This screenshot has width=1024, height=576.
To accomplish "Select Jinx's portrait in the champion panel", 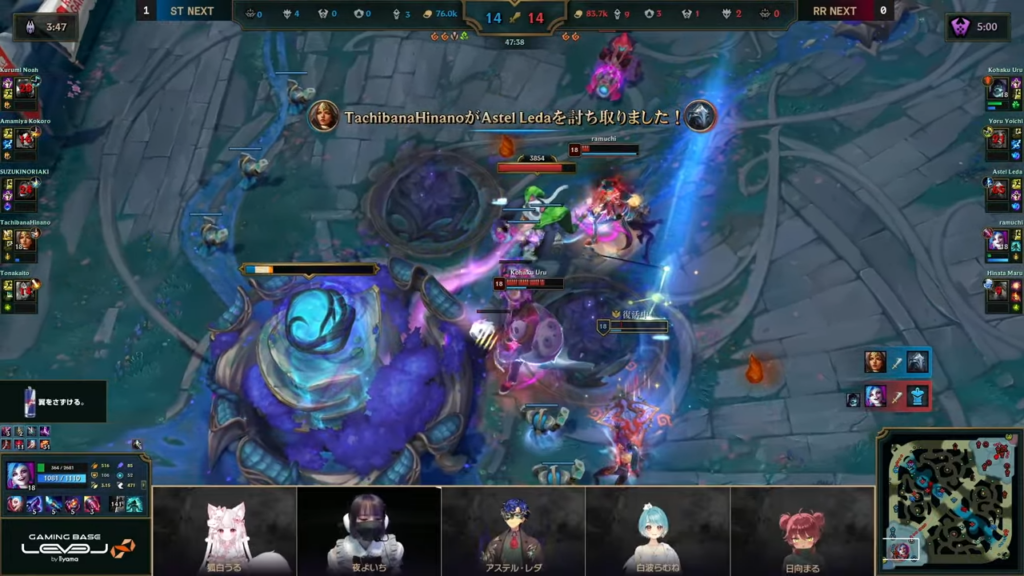I will pos(21,476).
